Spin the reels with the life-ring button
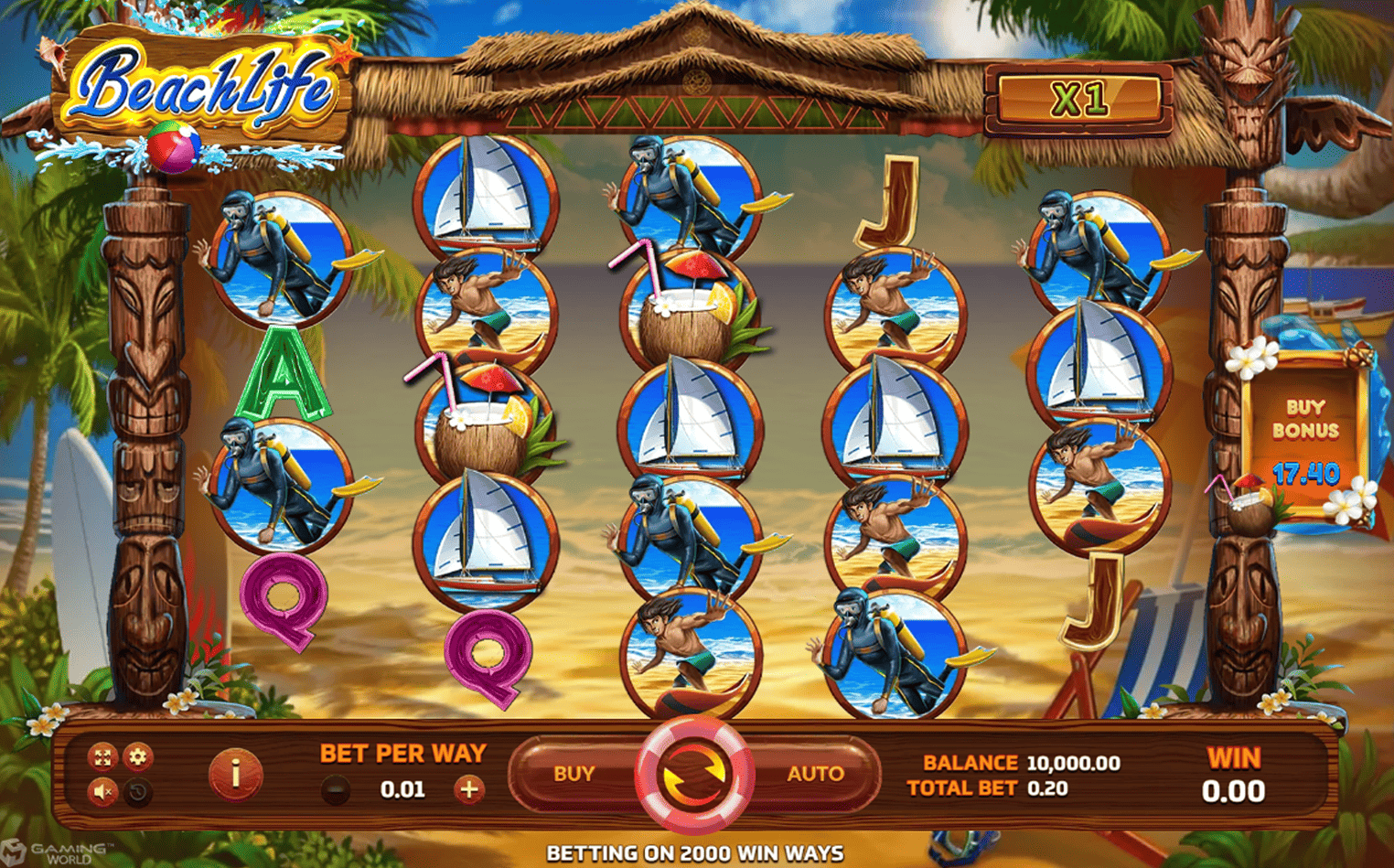The height and width of the screenshot is (868, 1394). point(694,775)
